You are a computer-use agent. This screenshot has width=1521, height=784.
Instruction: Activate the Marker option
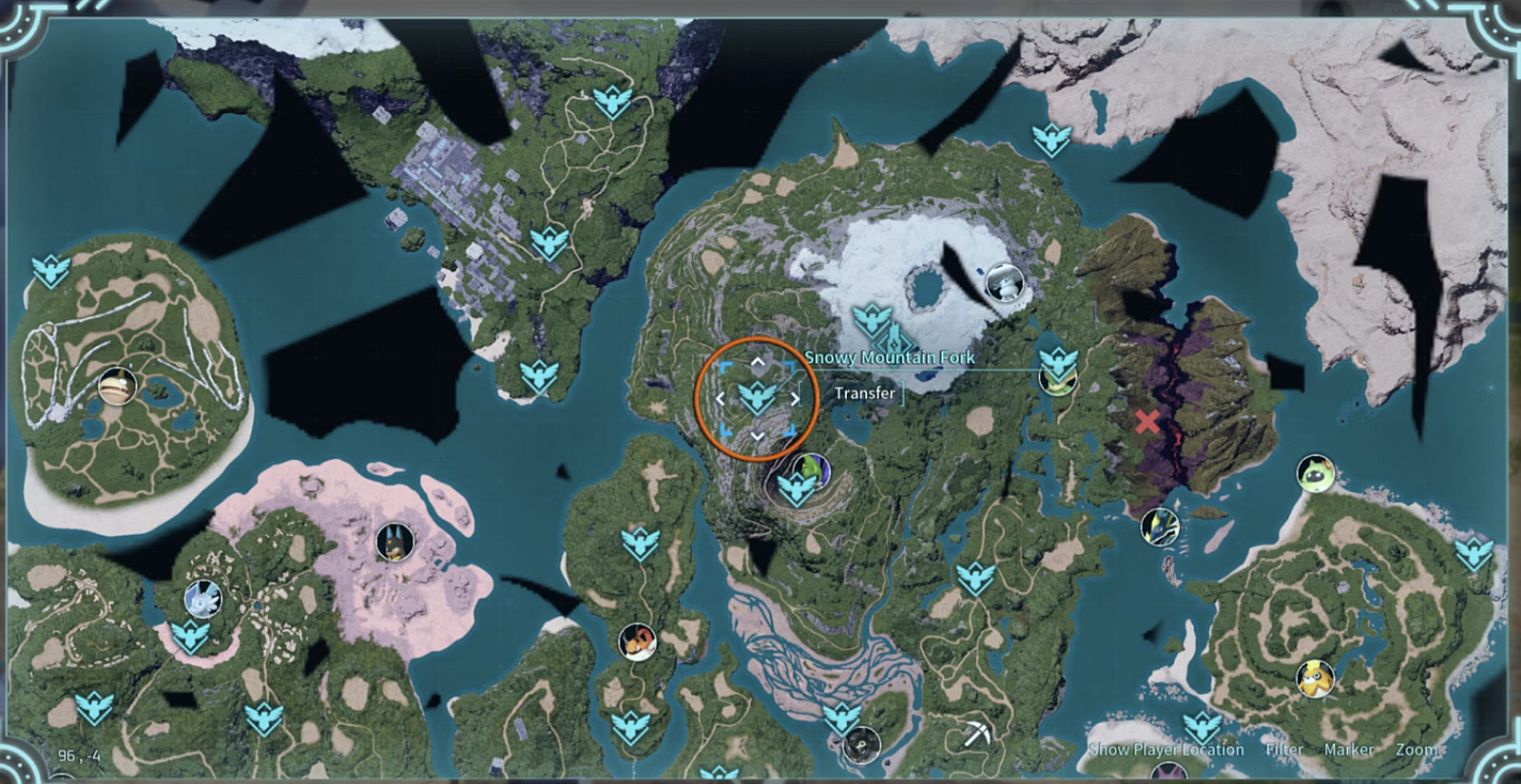1349,750
